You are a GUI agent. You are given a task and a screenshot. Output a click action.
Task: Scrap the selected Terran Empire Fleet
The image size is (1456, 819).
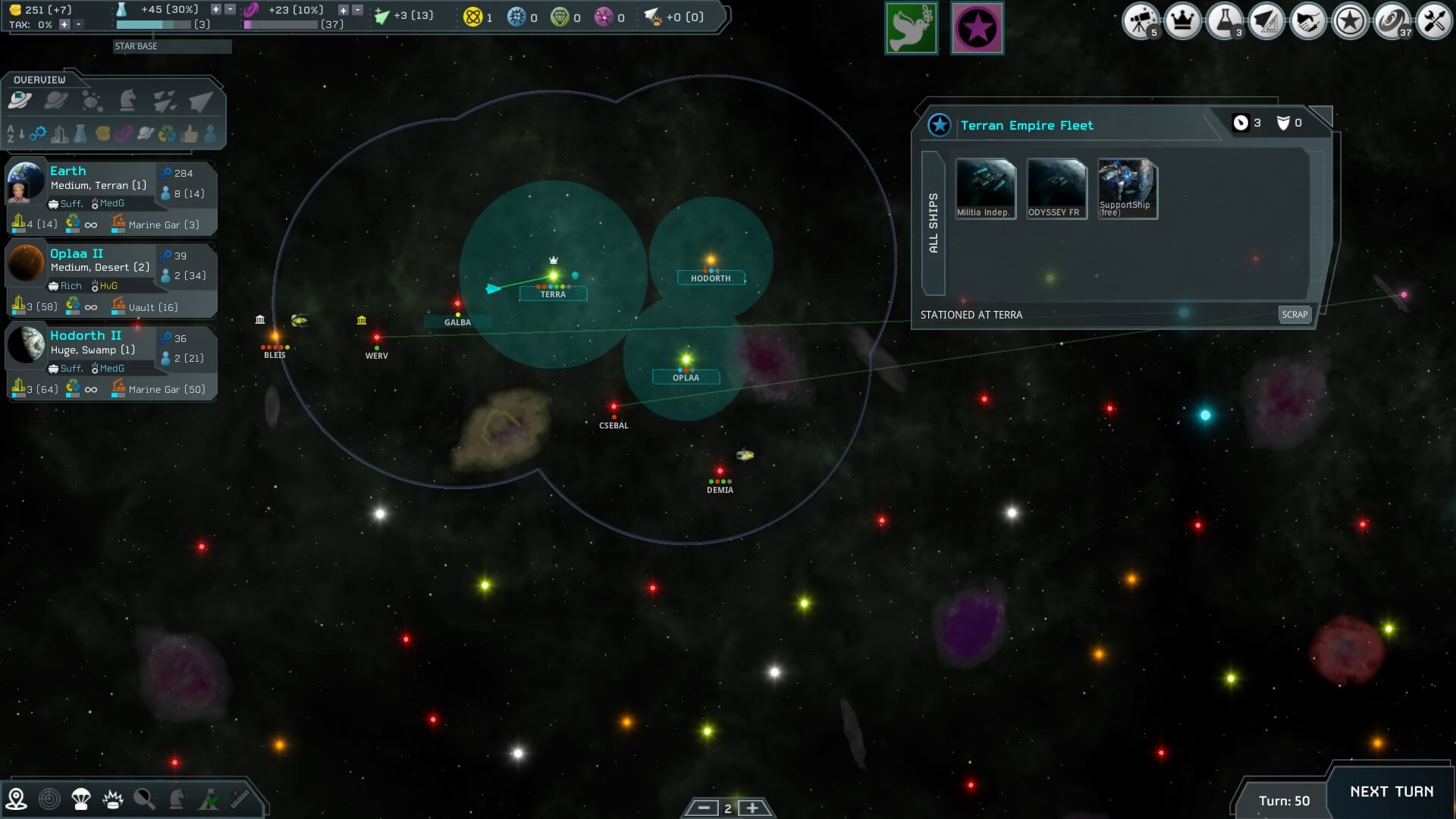coord(1294,314)
